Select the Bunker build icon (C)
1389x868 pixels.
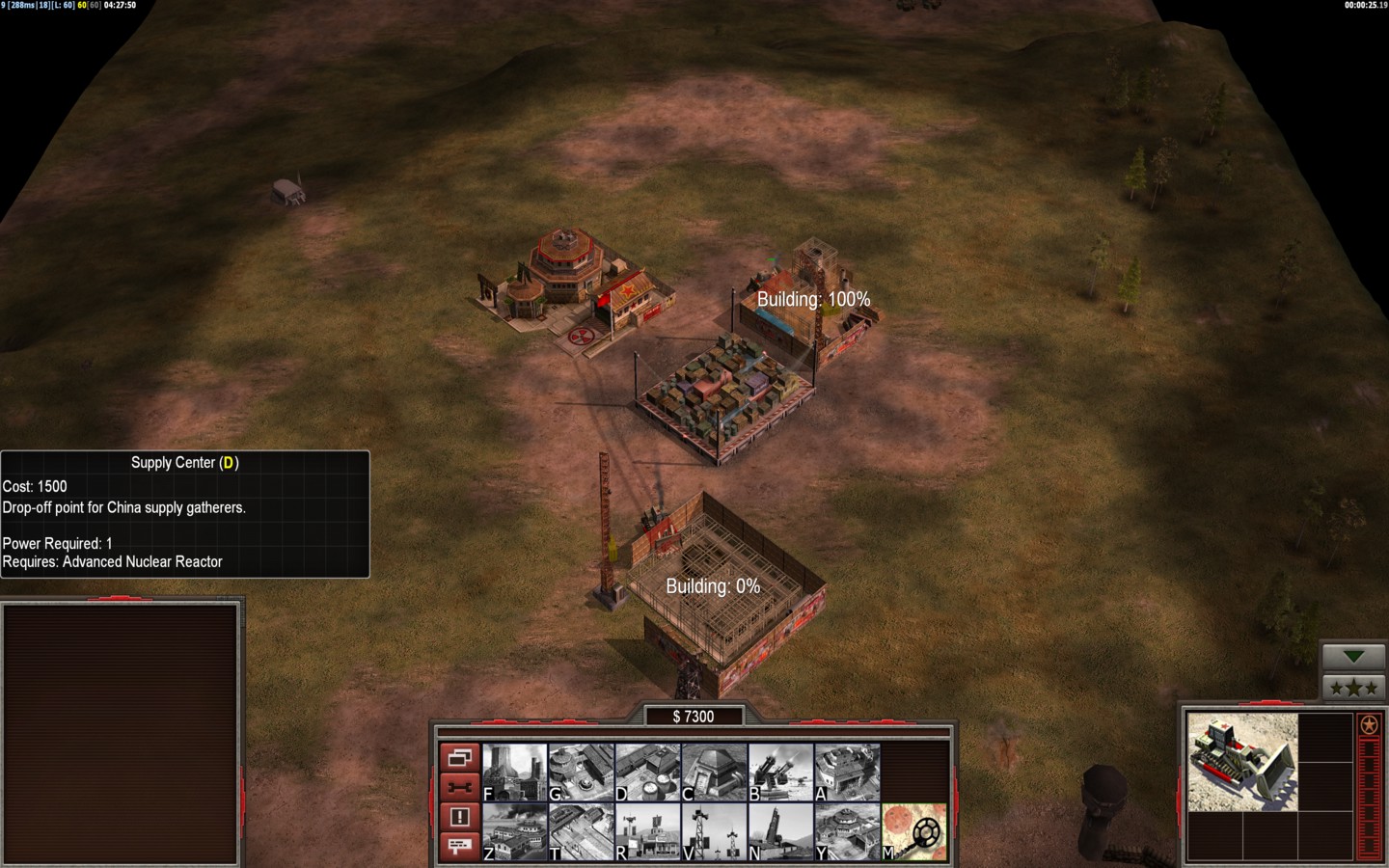pos(715,772)
